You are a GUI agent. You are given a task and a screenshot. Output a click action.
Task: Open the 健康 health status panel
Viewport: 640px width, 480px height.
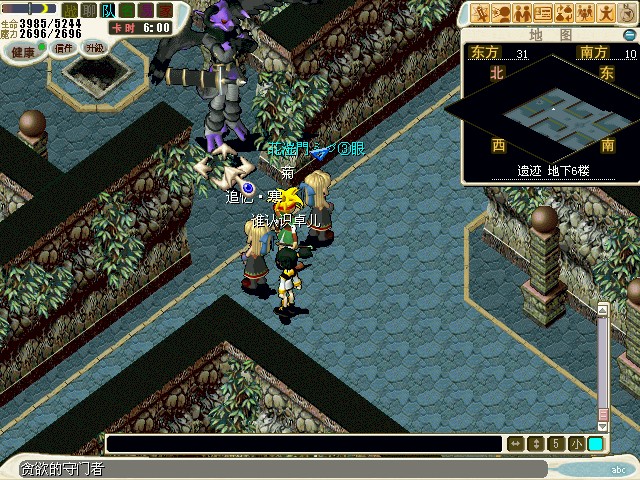(22, 49)
